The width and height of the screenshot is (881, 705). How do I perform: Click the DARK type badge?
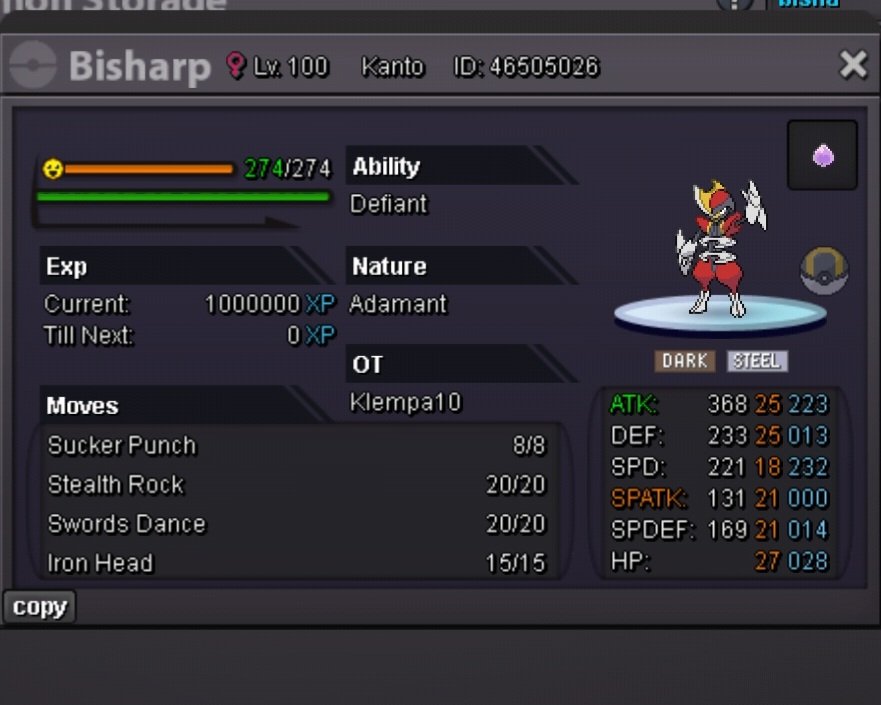tap(685, 361)
